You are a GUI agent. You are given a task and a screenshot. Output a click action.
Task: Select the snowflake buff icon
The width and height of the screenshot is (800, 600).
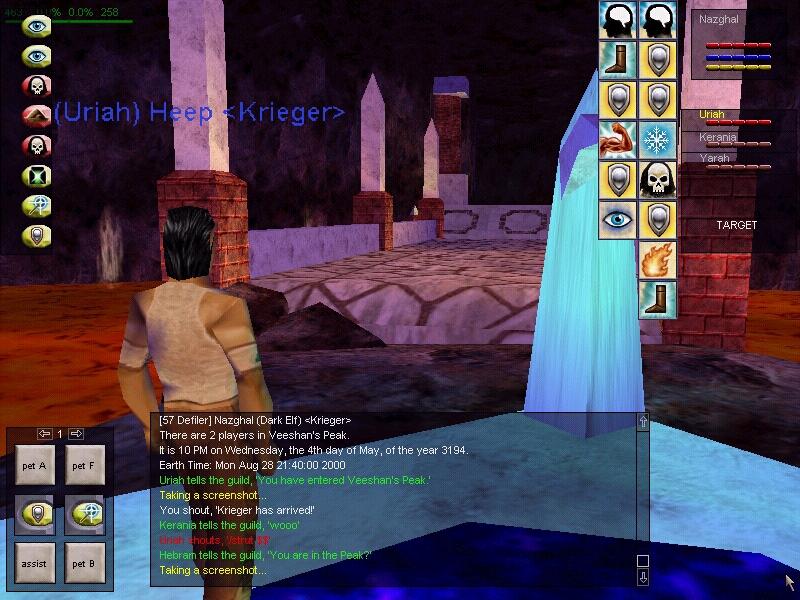(657, 140)
